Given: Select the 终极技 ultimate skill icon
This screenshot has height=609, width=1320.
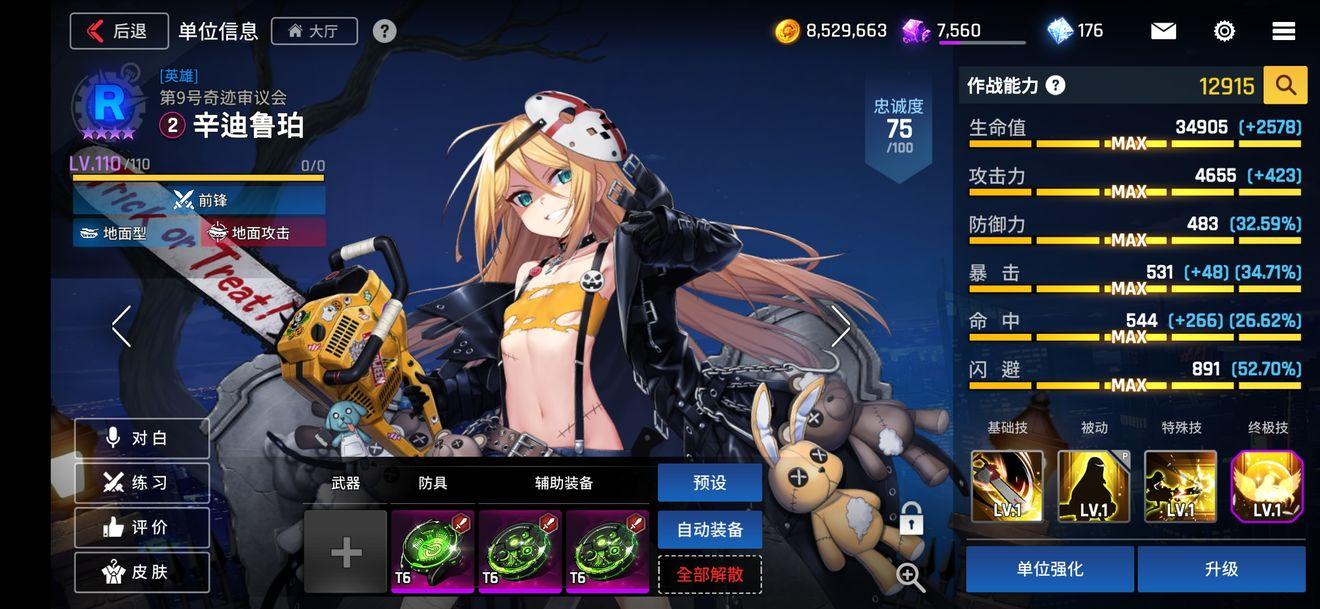Looking at the screenshot, I should point(1267,487).
